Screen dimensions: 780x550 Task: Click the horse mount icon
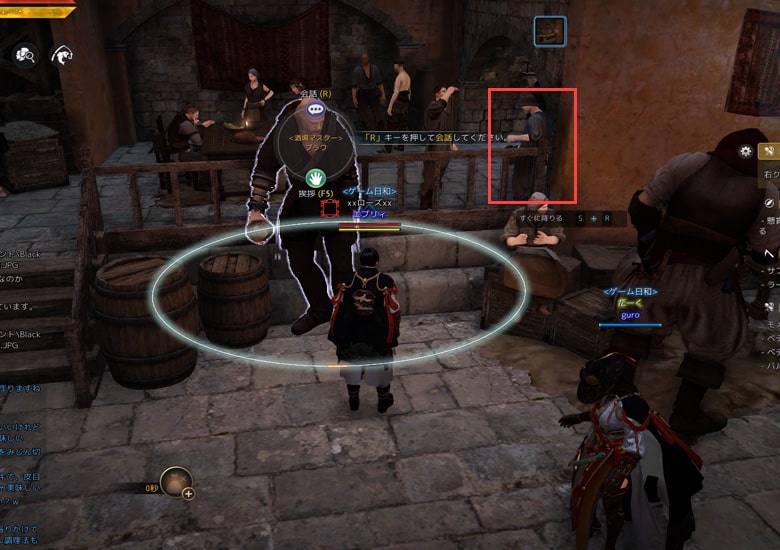[63, 55]
